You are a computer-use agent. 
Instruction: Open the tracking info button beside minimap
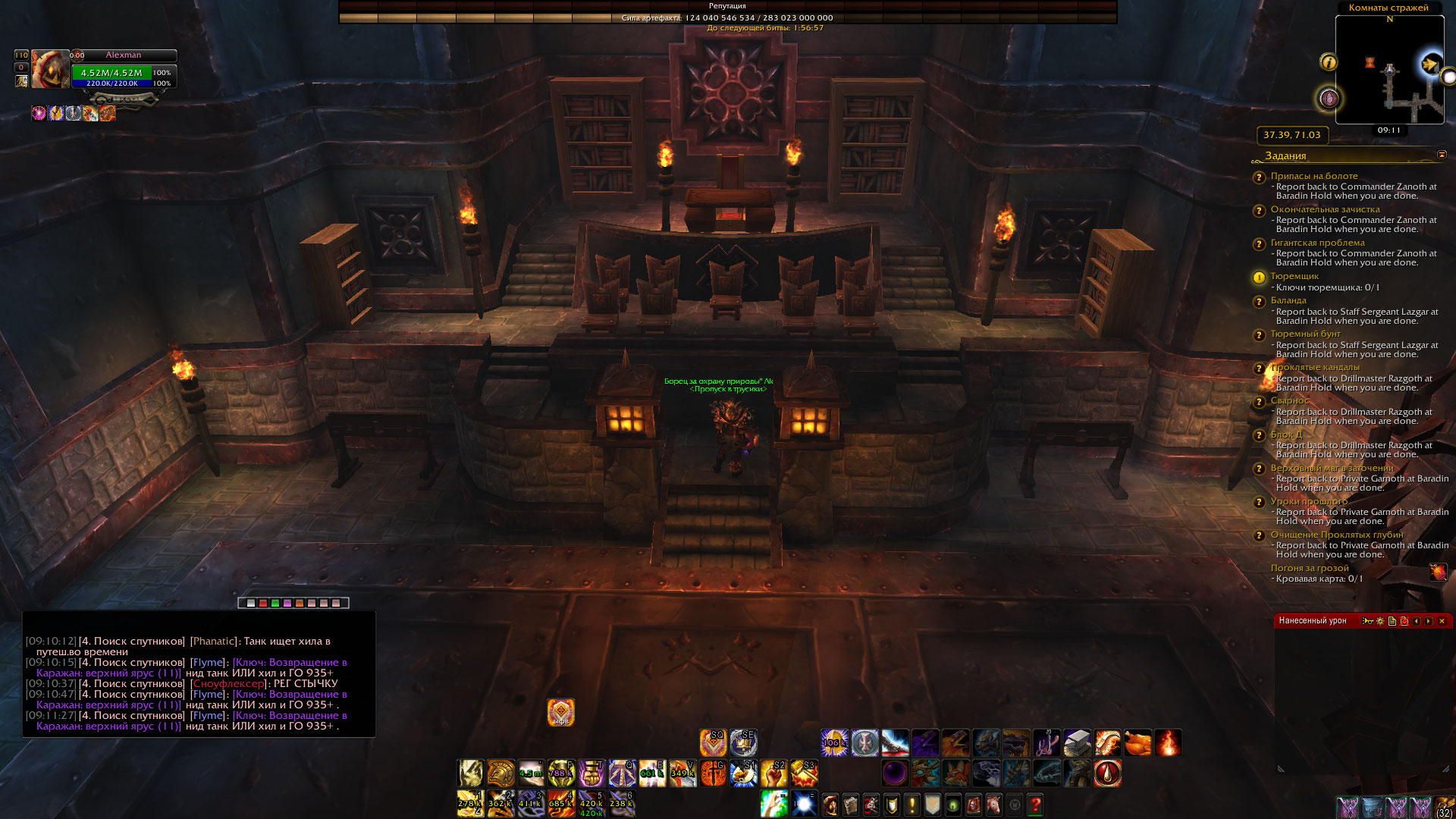coord(1329,62)
